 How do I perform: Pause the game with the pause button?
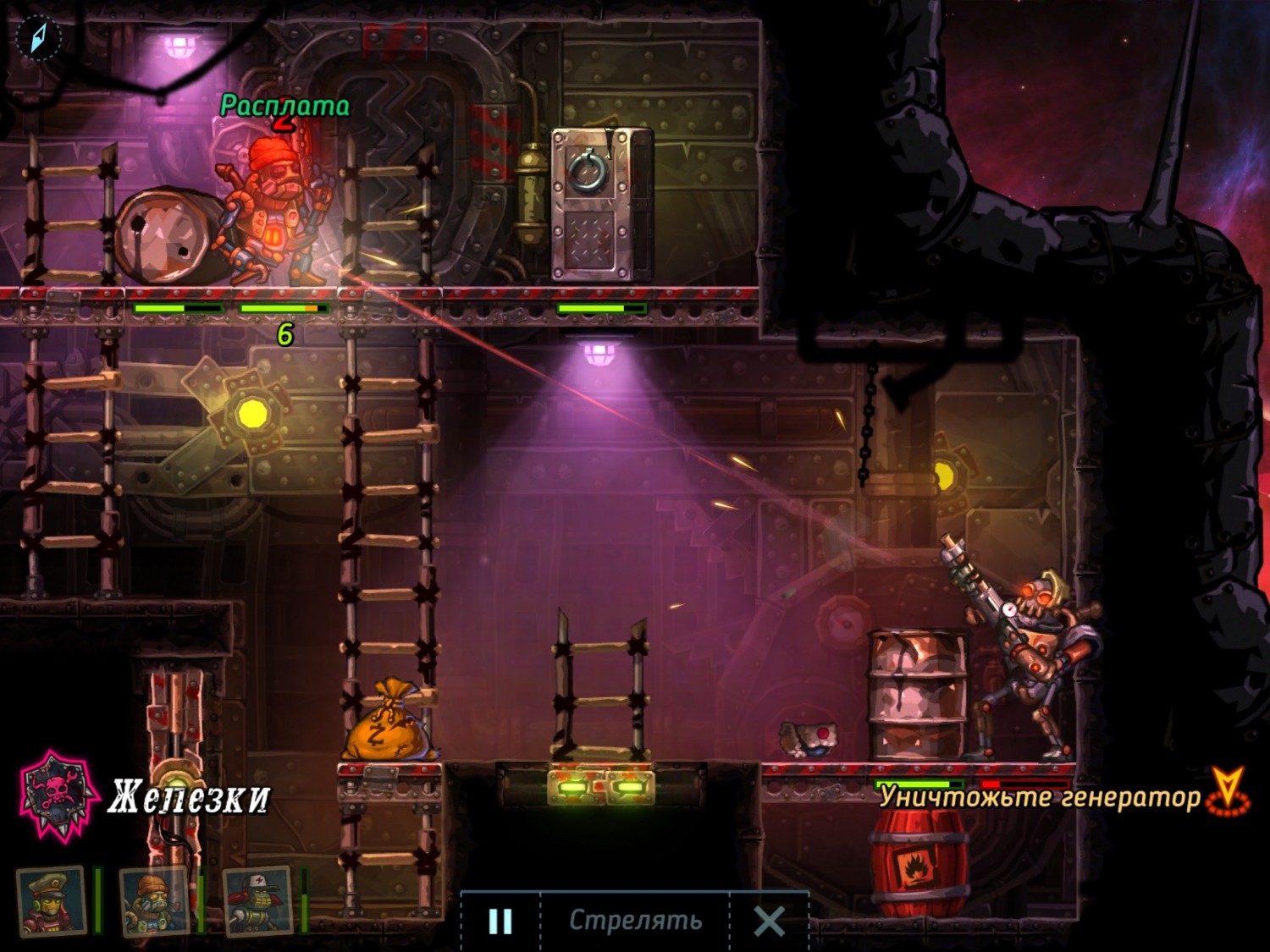pos(500,921)
